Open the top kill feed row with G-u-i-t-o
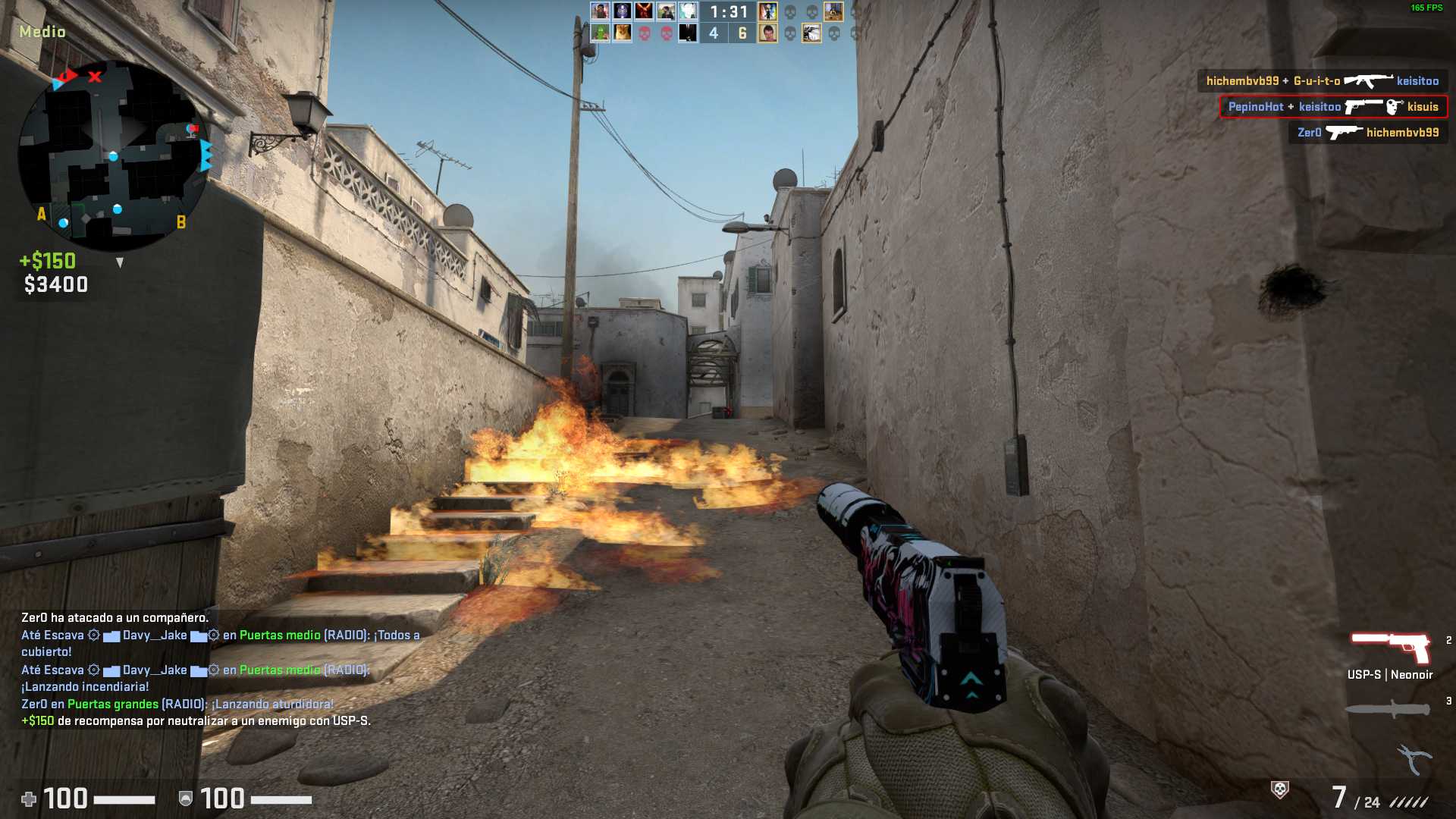This screenshot has width=1456, height=819. pyautogui.click(x=1322, y=81)
